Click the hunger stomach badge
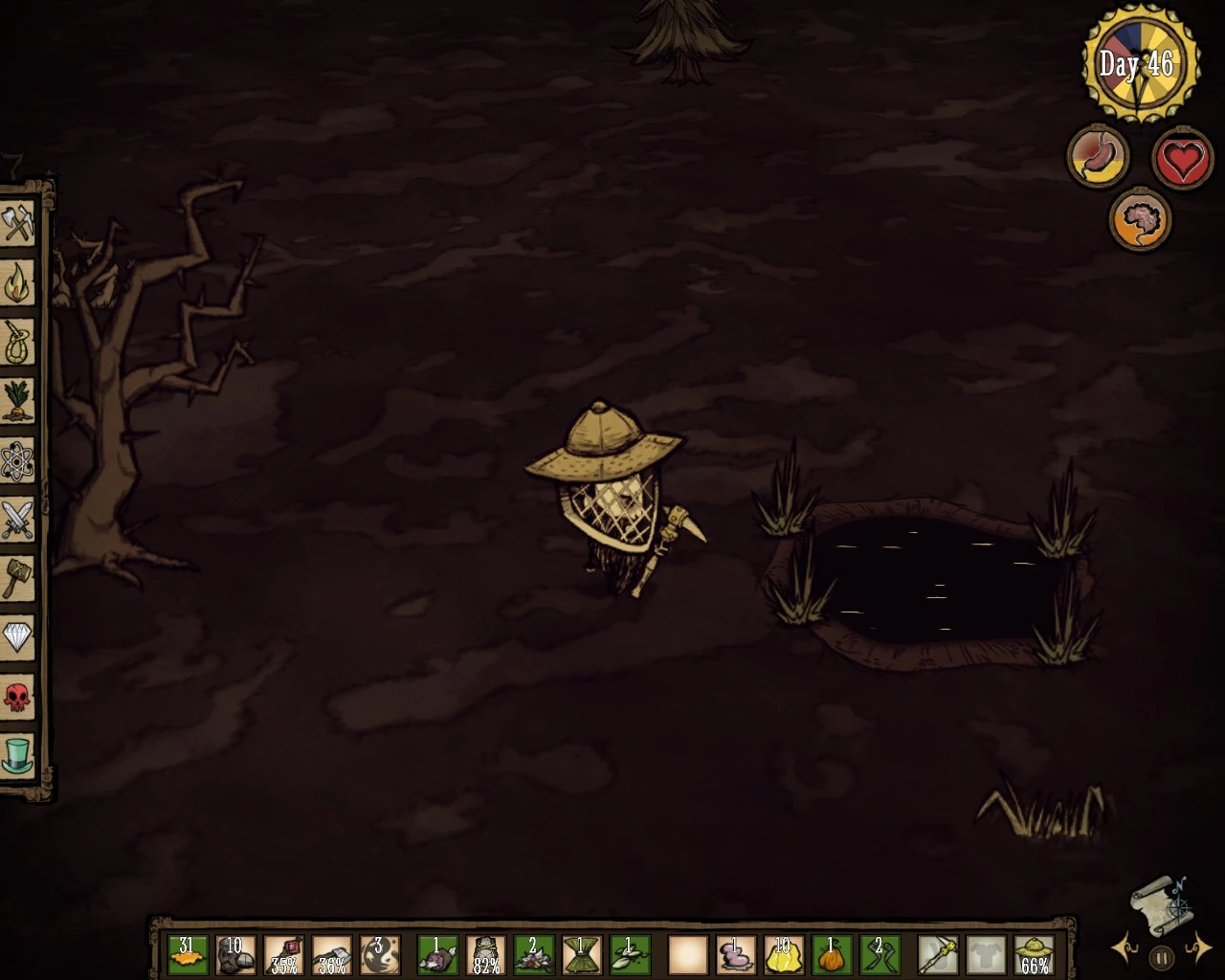This screenshot has height=980, width=1225. [x=1098, y=156]
